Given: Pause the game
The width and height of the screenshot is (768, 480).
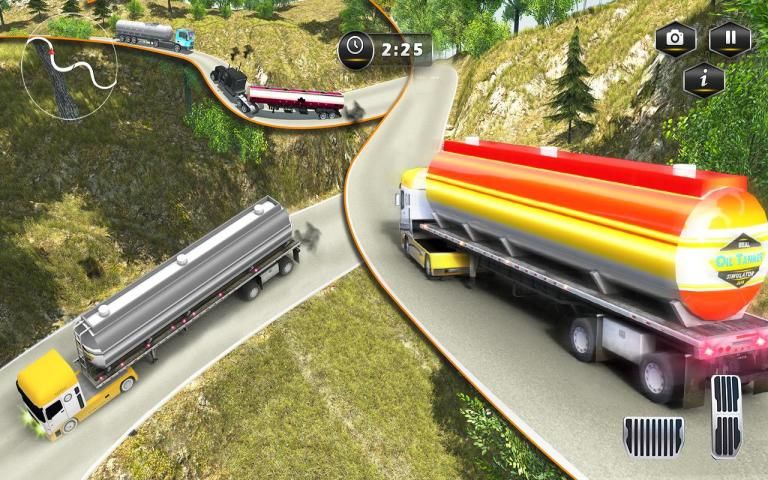Looking at the screenshot, I should click(730, 39).
